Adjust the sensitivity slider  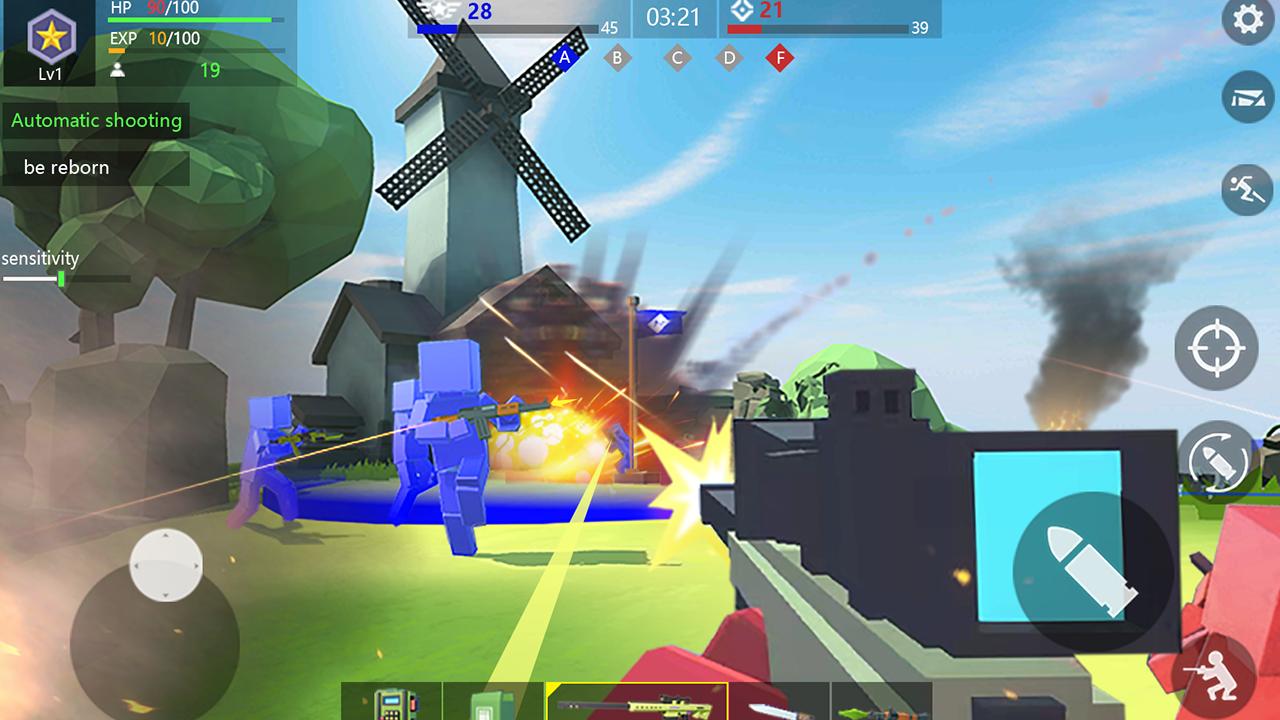tap(62, 280)
